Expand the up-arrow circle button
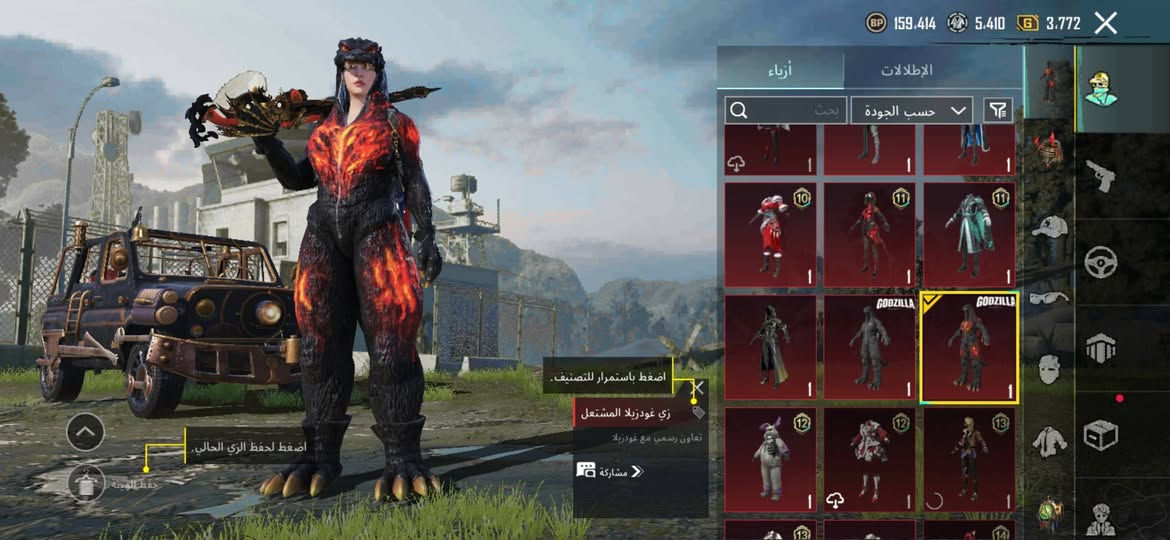The width and height of the screenshot is (1170, 540). coord(85,432)
